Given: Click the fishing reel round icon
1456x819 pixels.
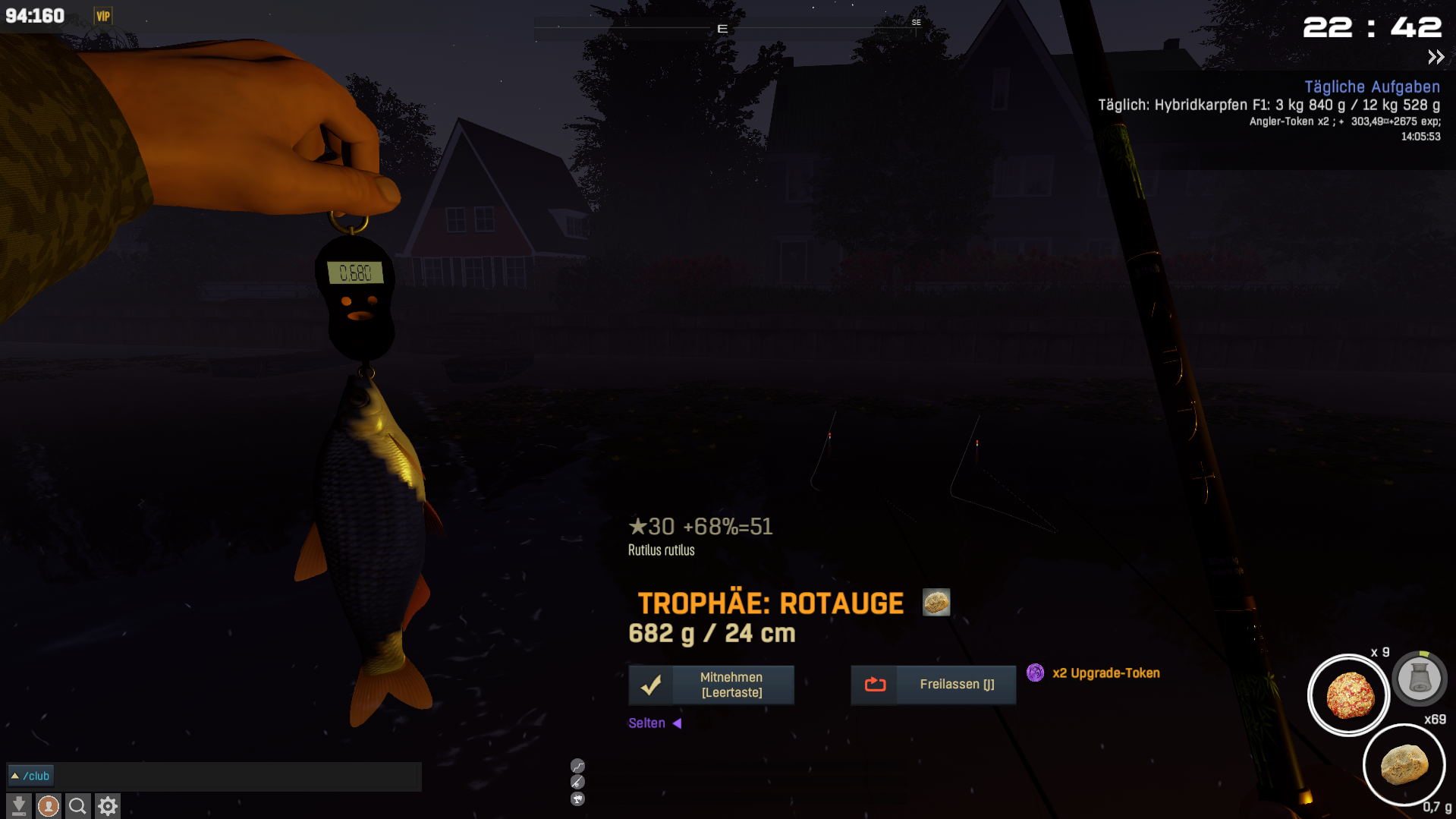Looking at the screenshot, I should tap(577, 799).
